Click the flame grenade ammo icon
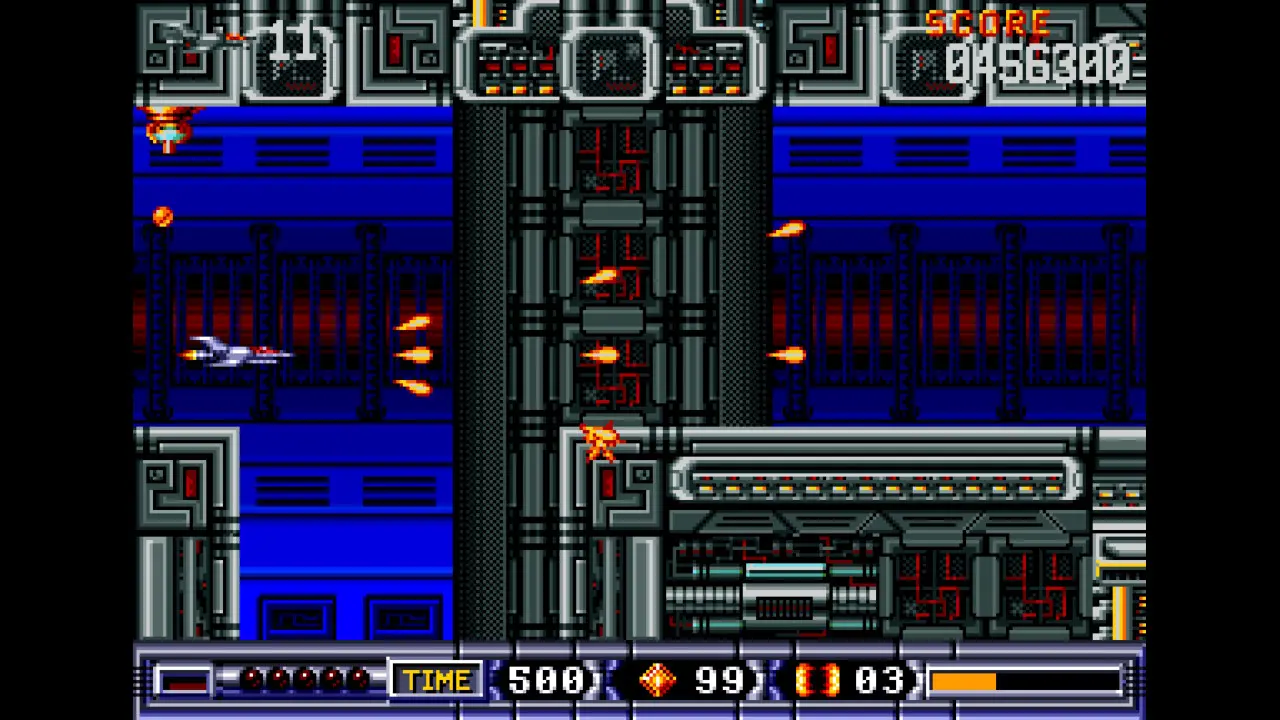Screen dimensions: 1280x720 pos(820,680)
